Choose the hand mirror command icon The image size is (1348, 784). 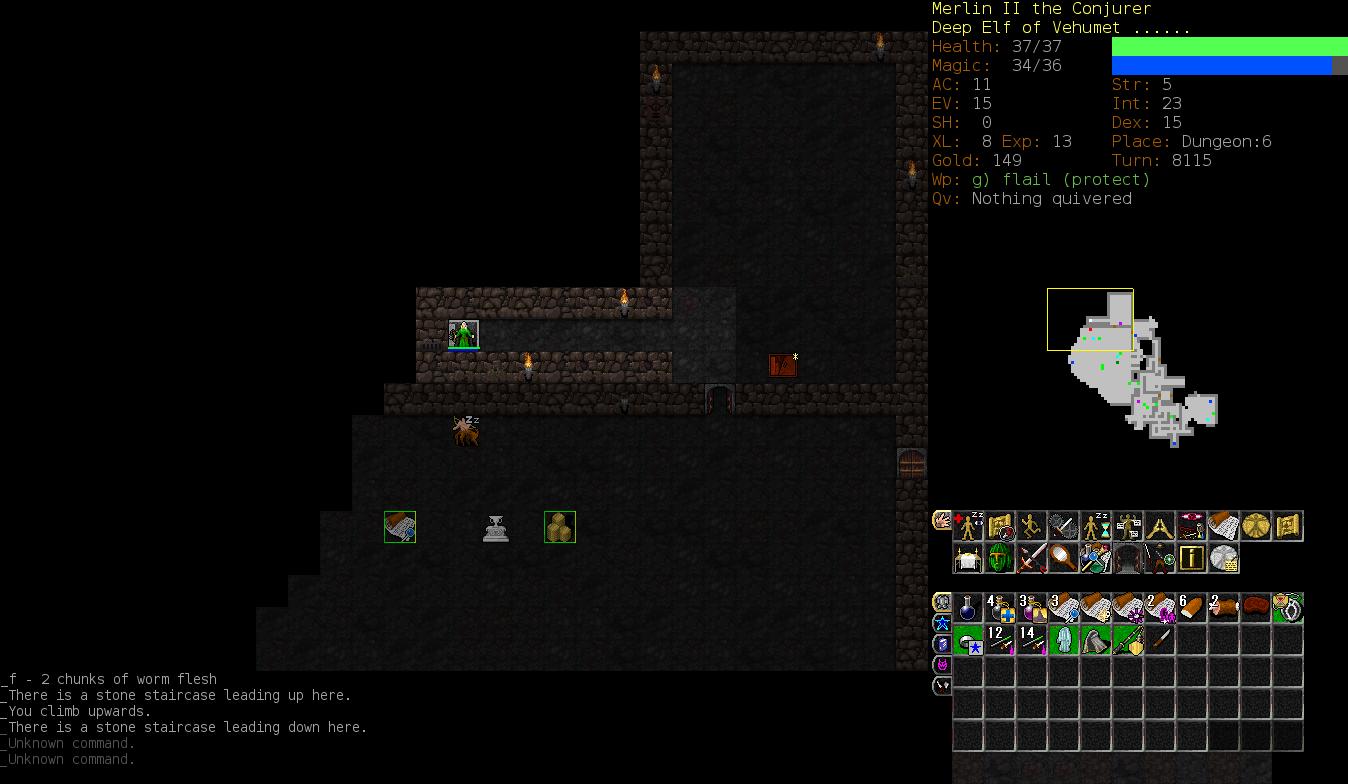[1064, 558]
